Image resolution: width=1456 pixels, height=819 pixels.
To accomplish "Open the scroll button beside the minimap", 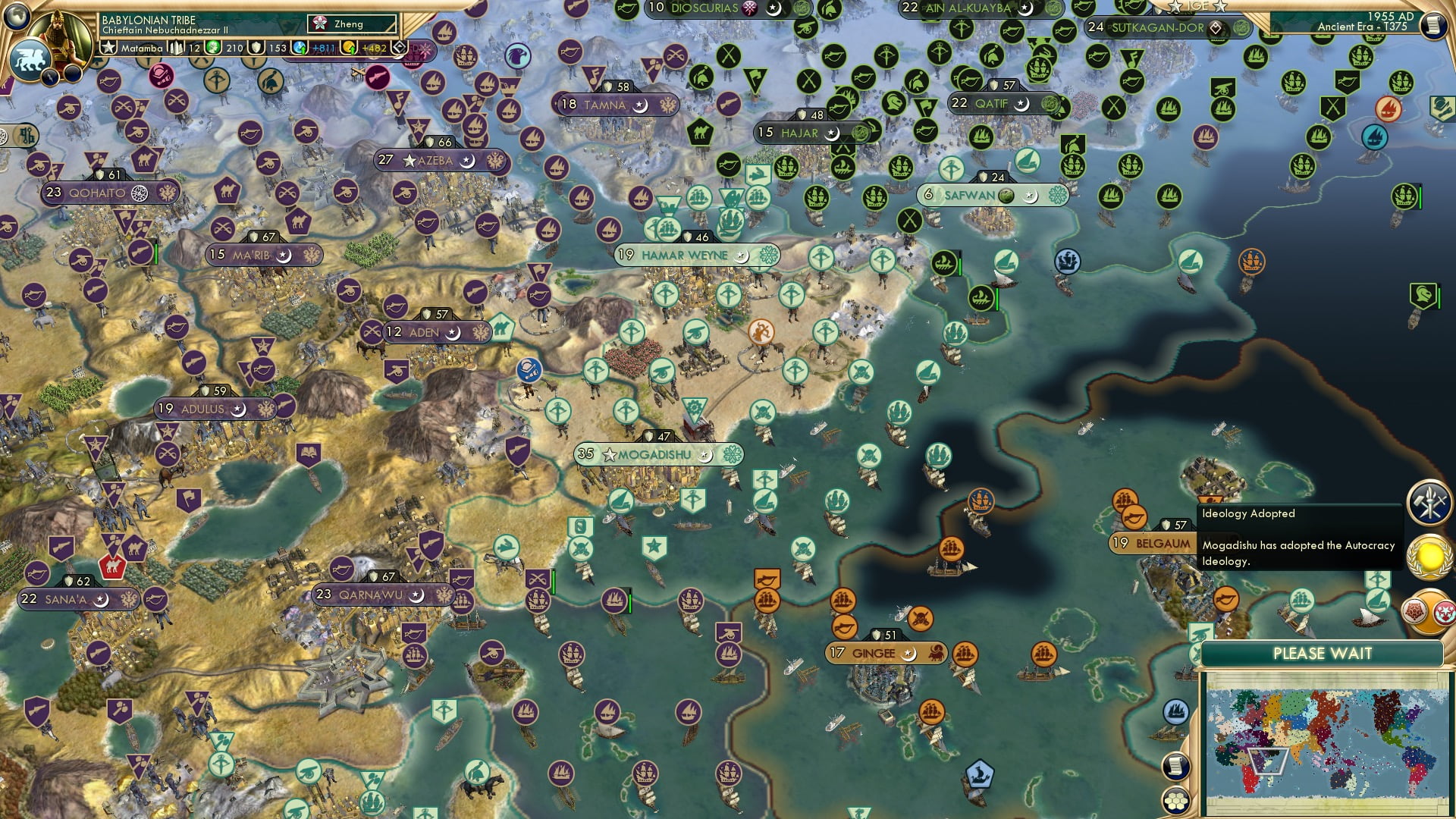I will click(1175, 766).
